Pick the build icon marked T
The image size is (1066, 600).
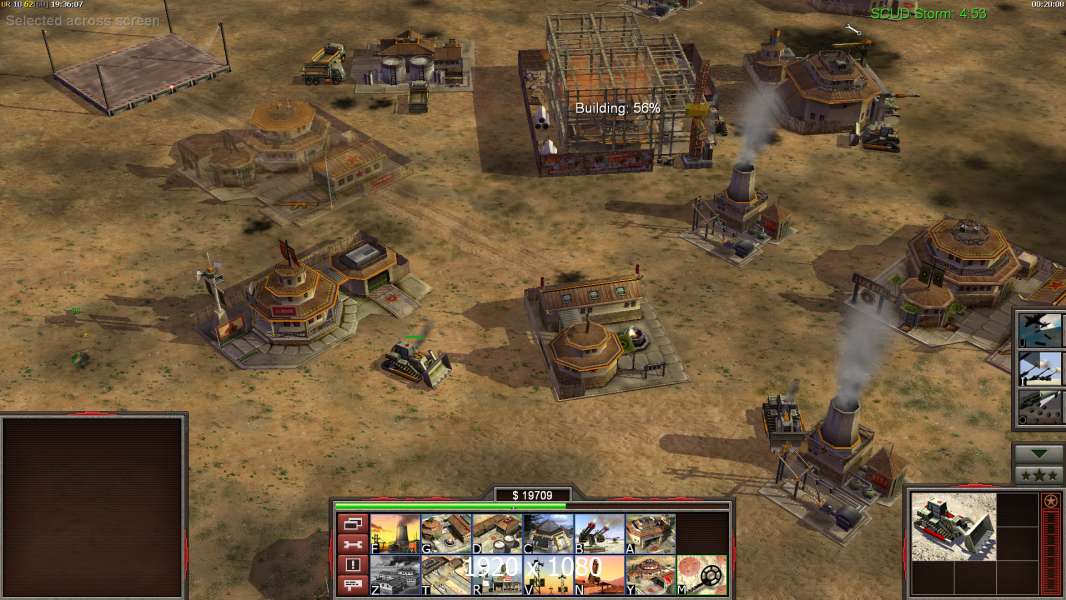pyautogui.click(x=446, y=575)
